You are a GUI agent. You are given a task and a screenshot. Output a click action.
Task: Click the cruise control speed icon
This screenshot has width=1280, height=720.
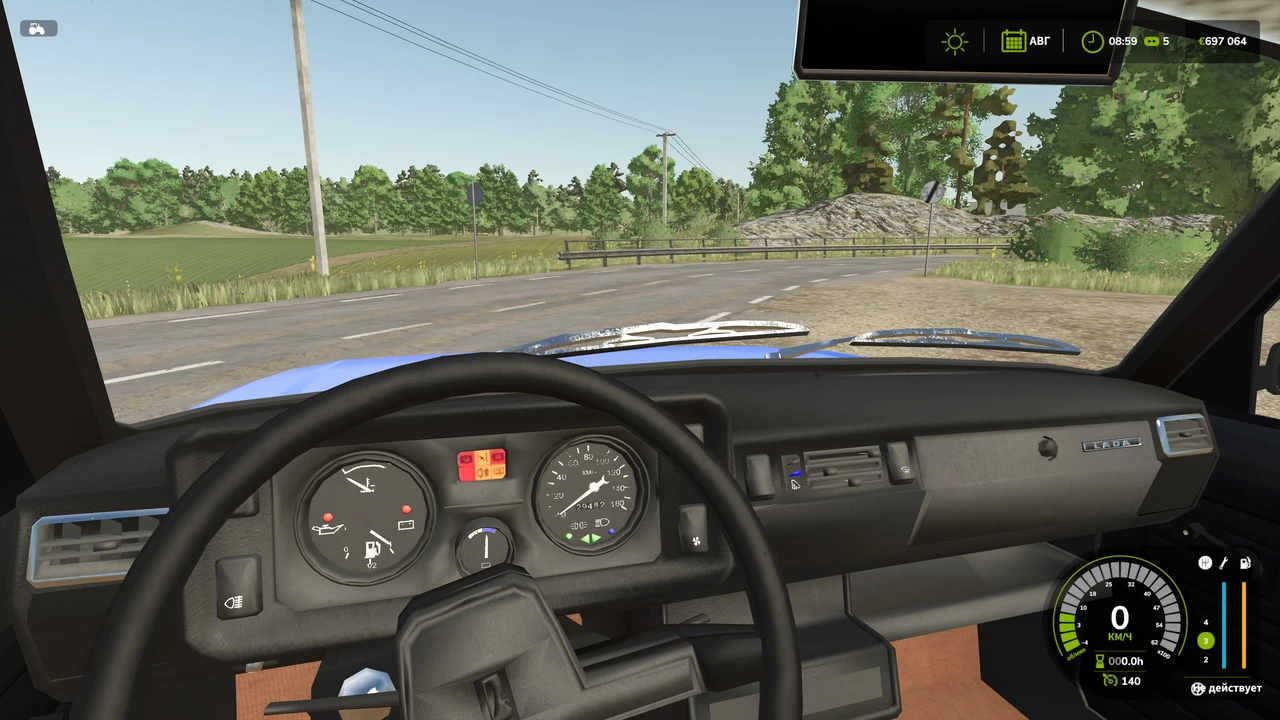tap(1109, 681)
